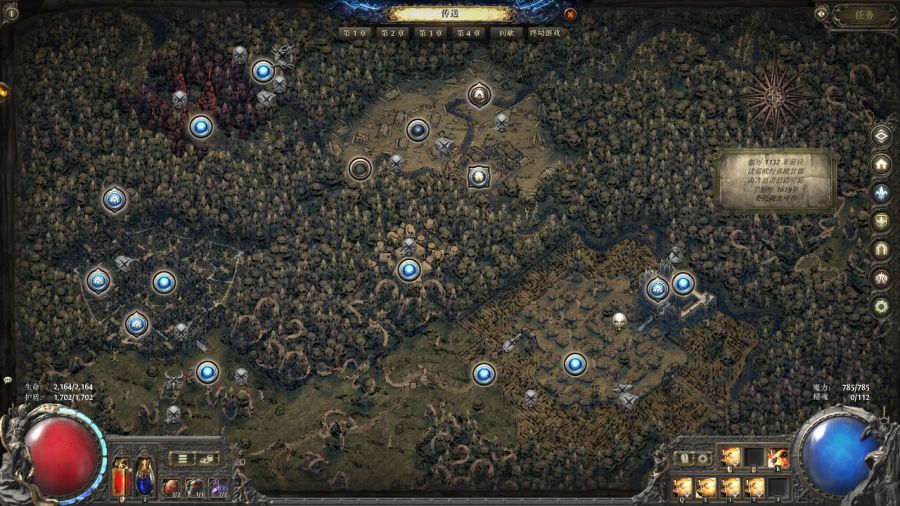Switch to the 第1章 tab
The width and height of the screenshot is (900, 506).
point(353,33)
